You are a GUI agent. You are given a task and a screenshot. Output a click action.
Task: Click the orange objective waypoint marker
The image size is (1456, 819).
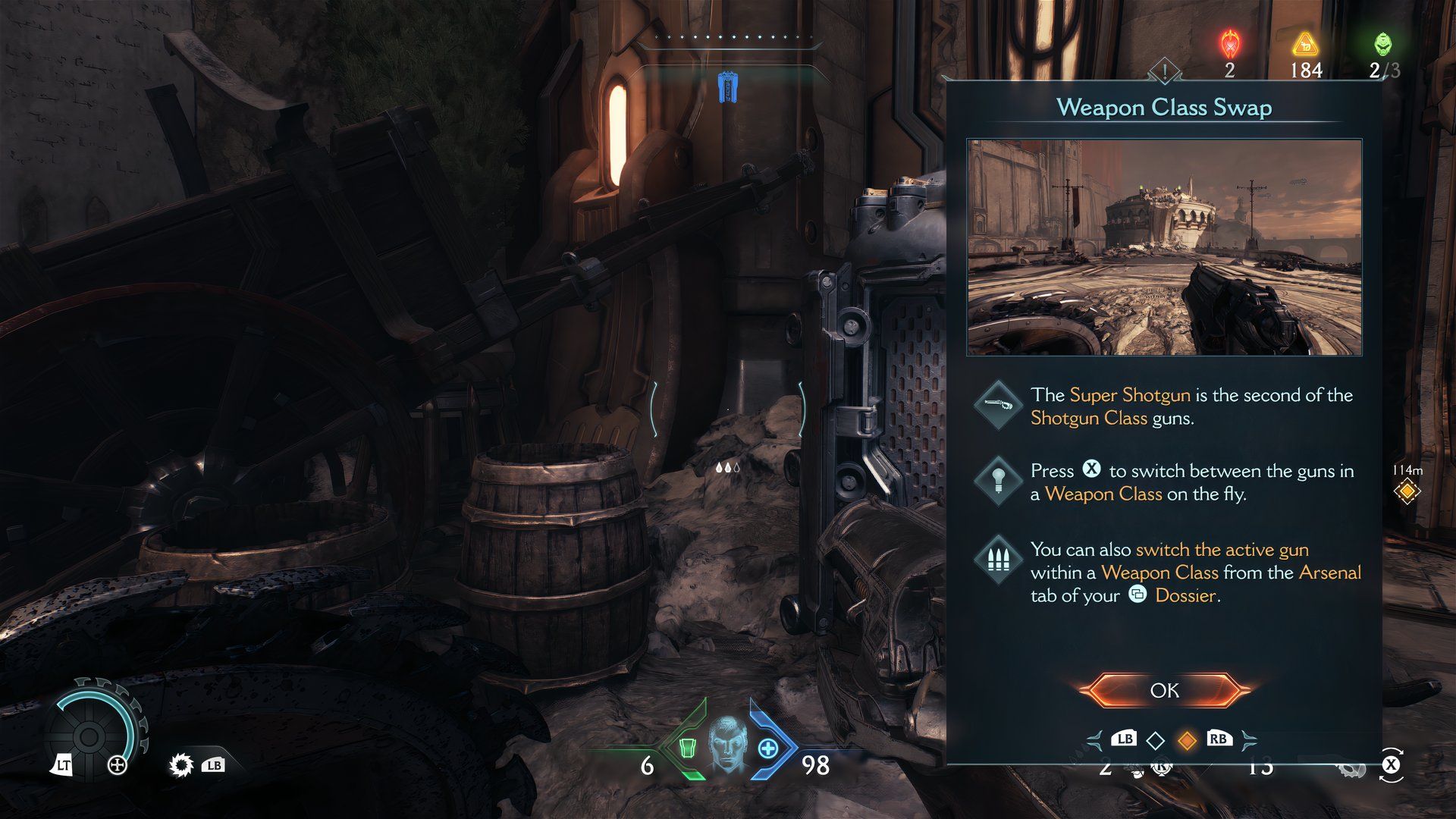click(1407, 492)
